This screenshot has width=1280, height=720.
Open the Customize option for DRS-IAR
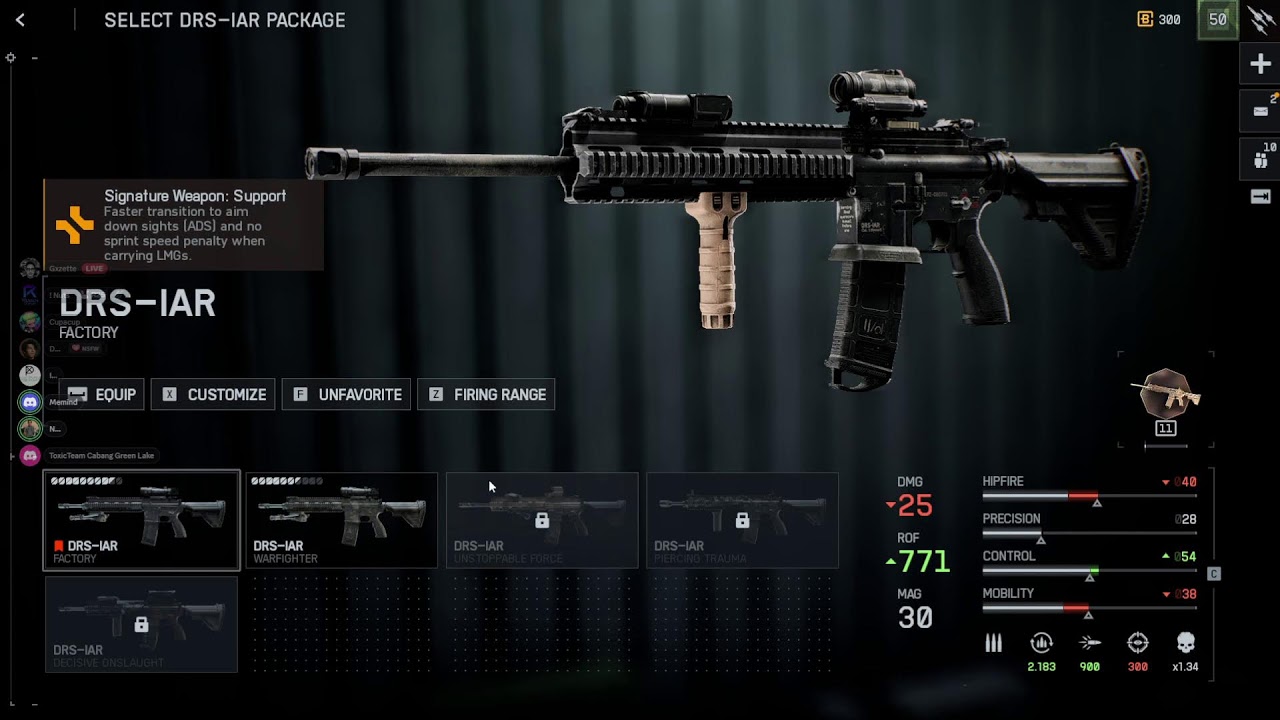pos(214,395)
